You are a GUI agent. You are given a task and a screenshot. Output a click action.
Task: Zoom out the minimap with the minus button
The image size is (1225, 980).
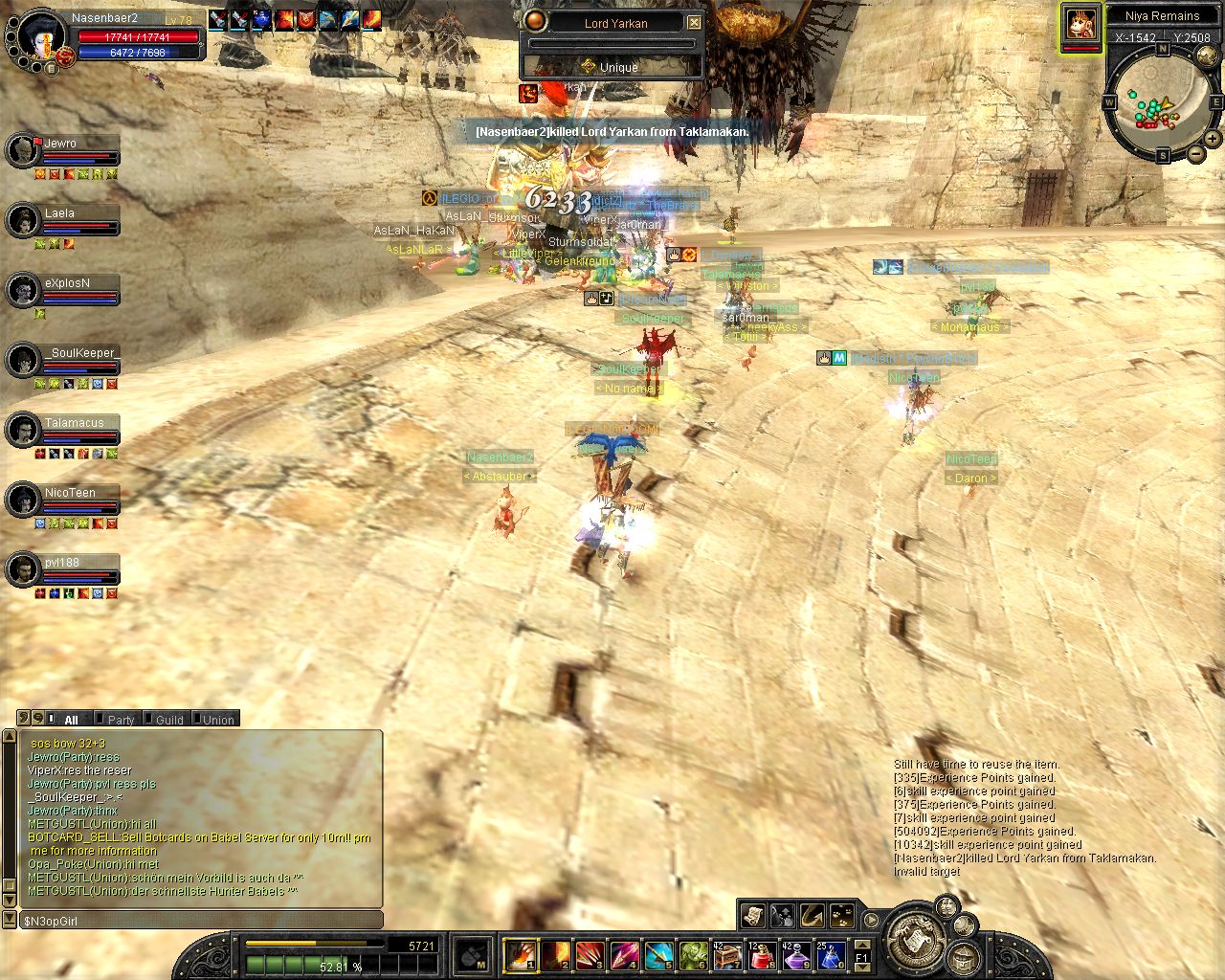click(1196, 154)
